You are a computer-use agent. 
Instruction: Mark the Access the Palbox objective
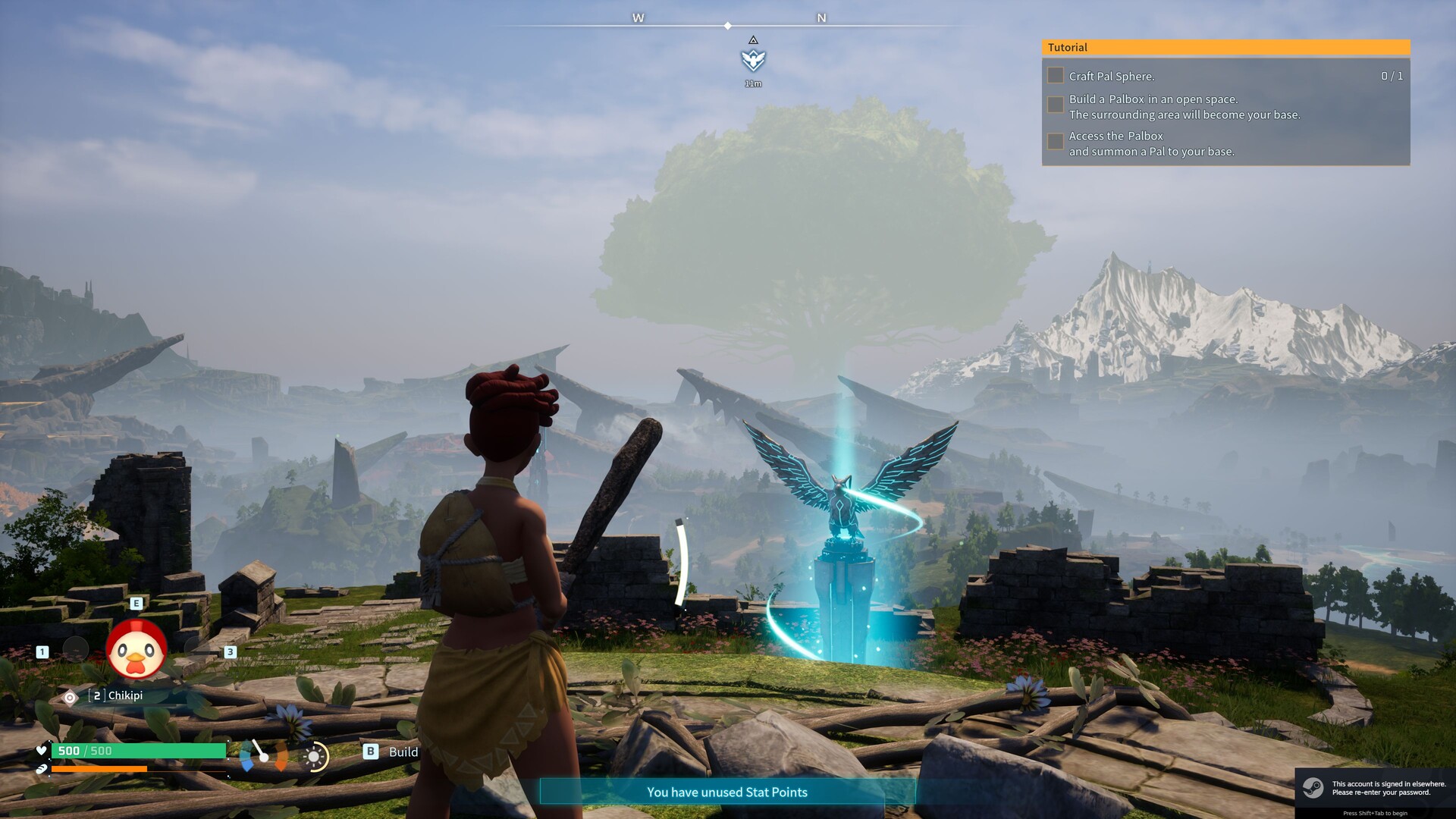tap(1055, 142)
